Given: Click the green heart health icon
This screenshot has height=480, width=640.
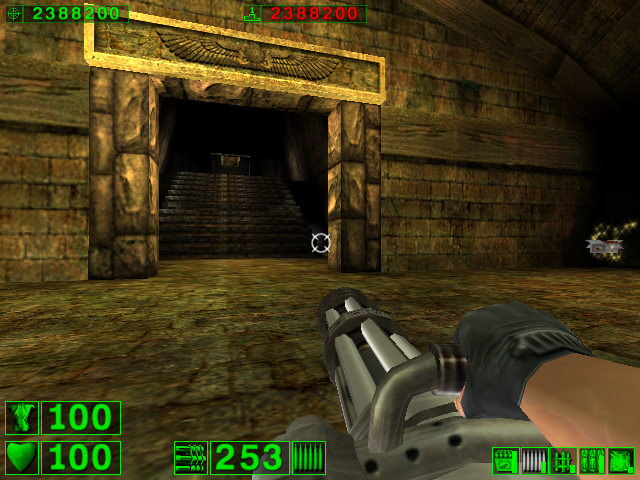Looking at the screenshot, I should pyautogui.click(x=21, y=457).
